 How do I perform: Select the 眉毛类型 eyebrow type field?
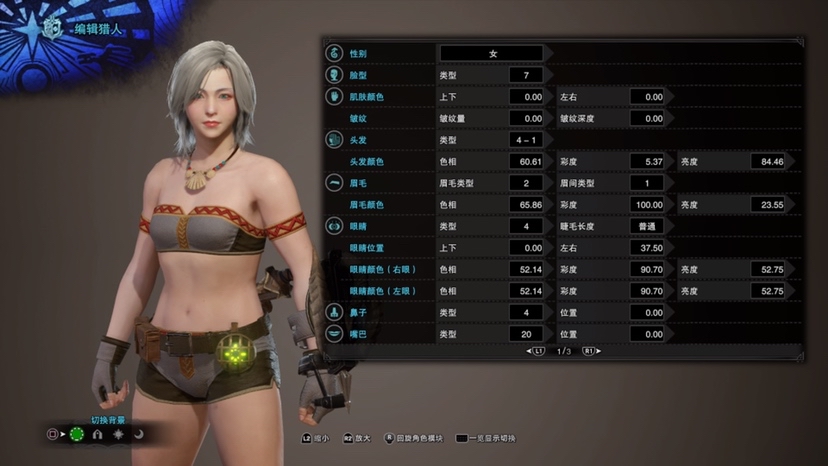(x=526, y=183)
